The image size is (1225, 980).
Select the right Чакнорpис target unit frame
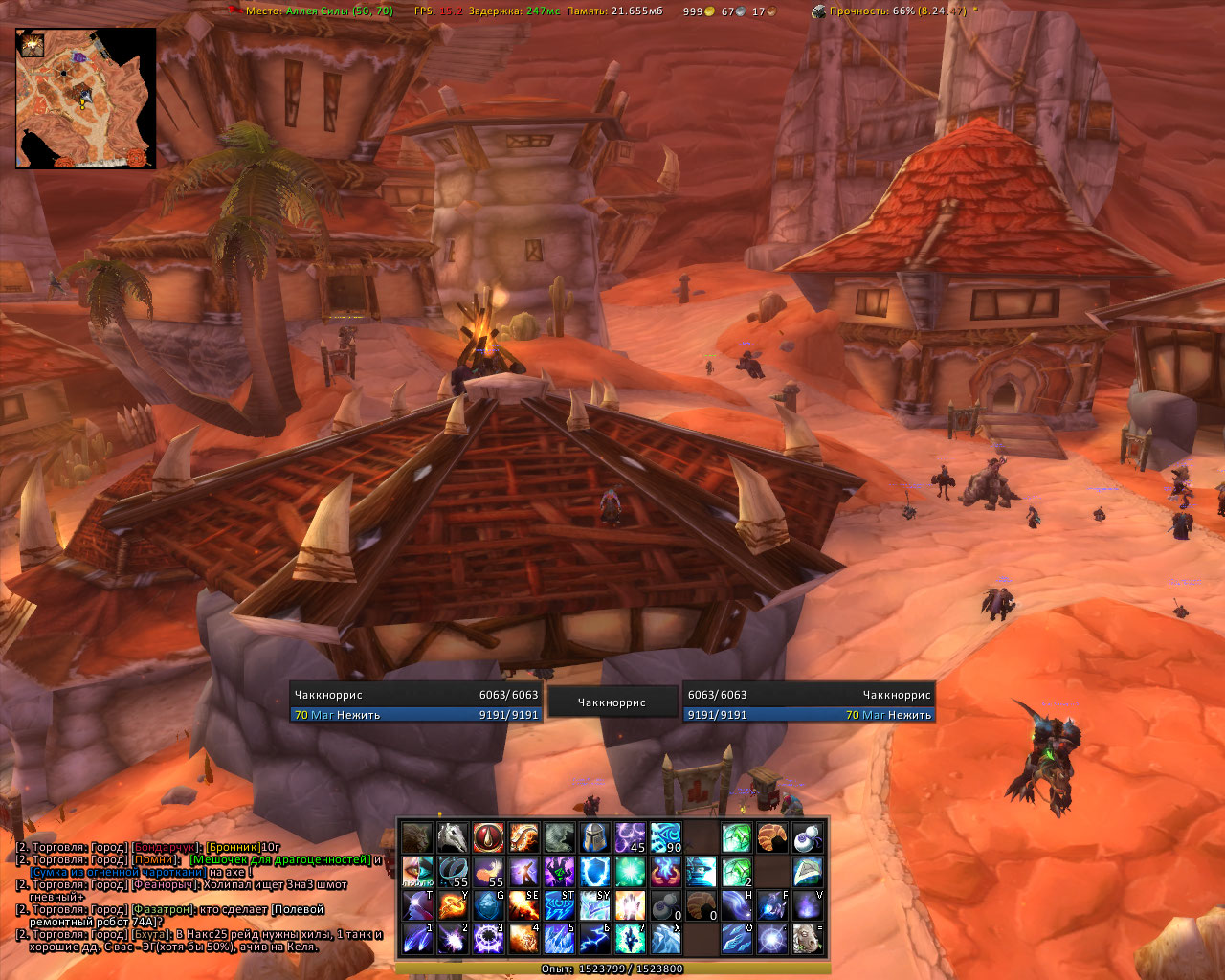pyautogui.click(x=809, y=703)
